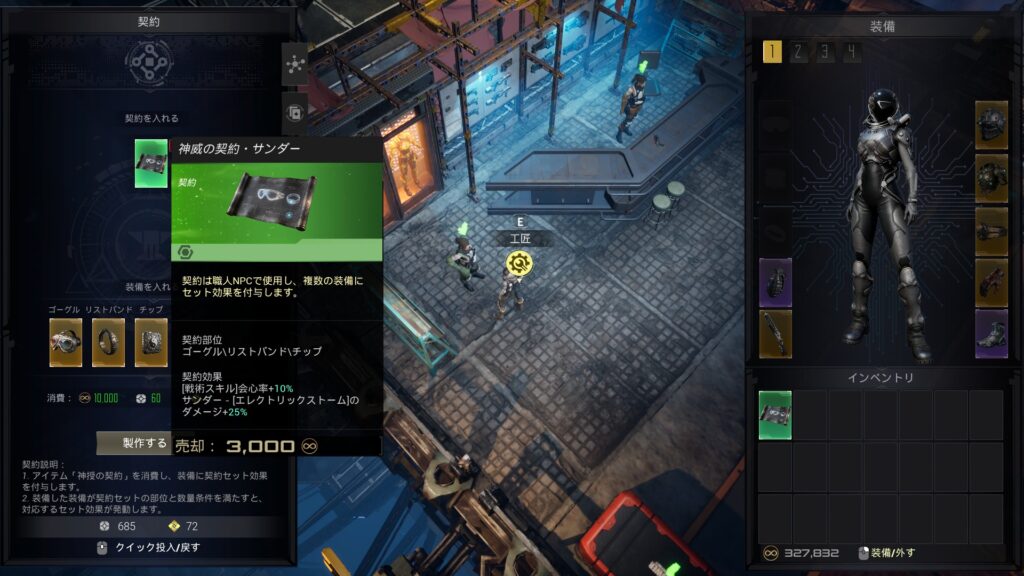
Task: Choose the equipped chest armor slot
Action: (x=991, y=178)
